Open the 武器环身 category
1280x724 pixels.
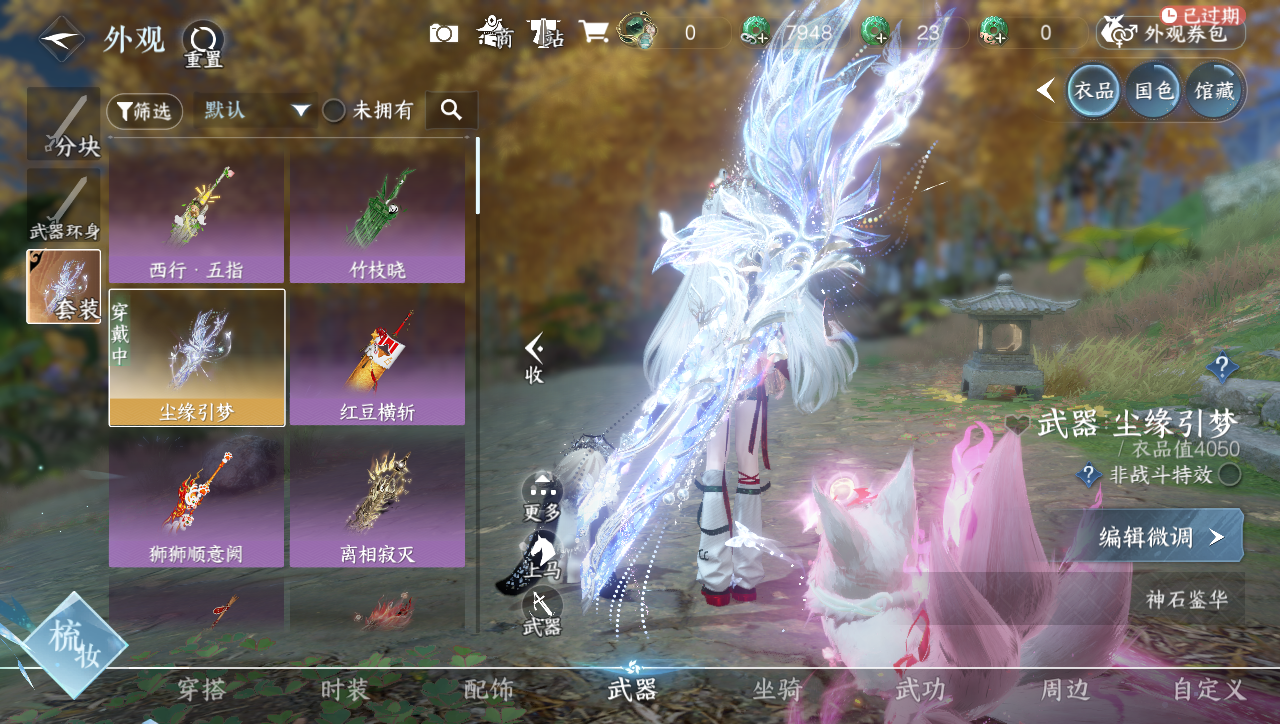tap(64, 207)
